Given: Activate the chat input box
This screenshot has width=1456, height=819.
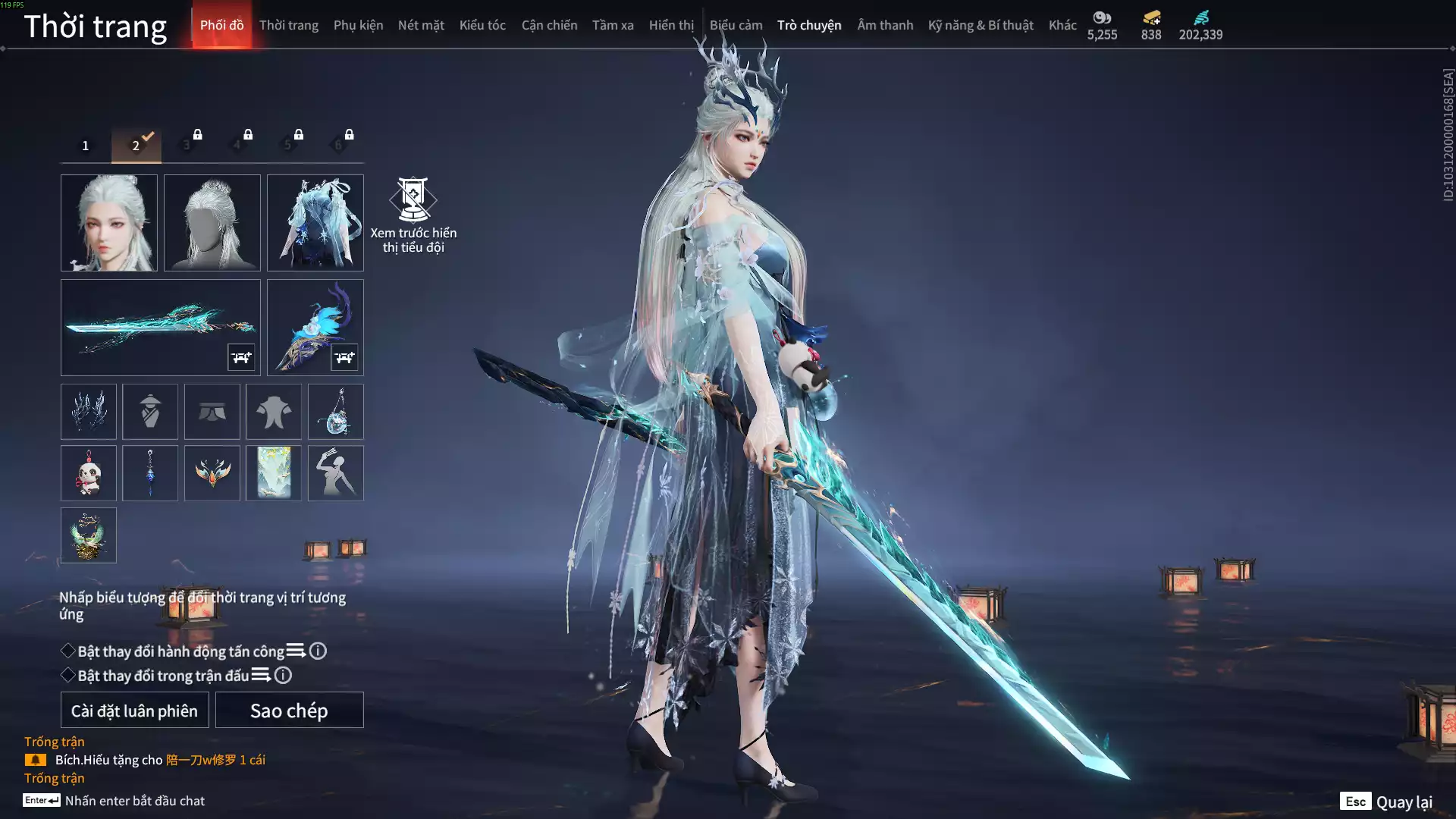Looking at the screenshot, I should pos(135,801).
